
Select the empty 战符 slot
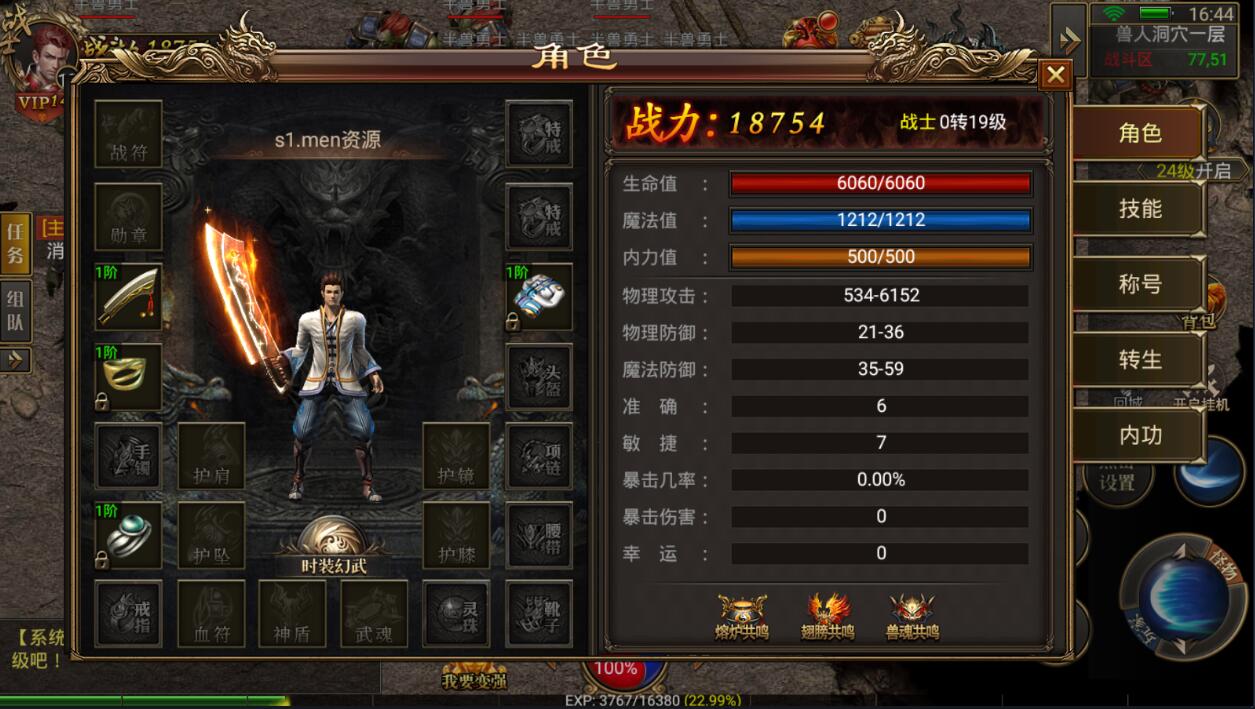(129, 134)
